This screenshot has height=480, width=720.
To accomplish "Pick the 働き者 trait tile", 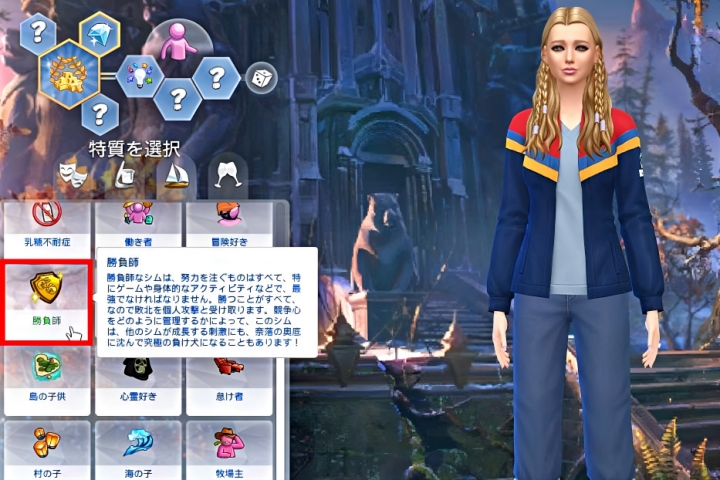I will [138, 223].
